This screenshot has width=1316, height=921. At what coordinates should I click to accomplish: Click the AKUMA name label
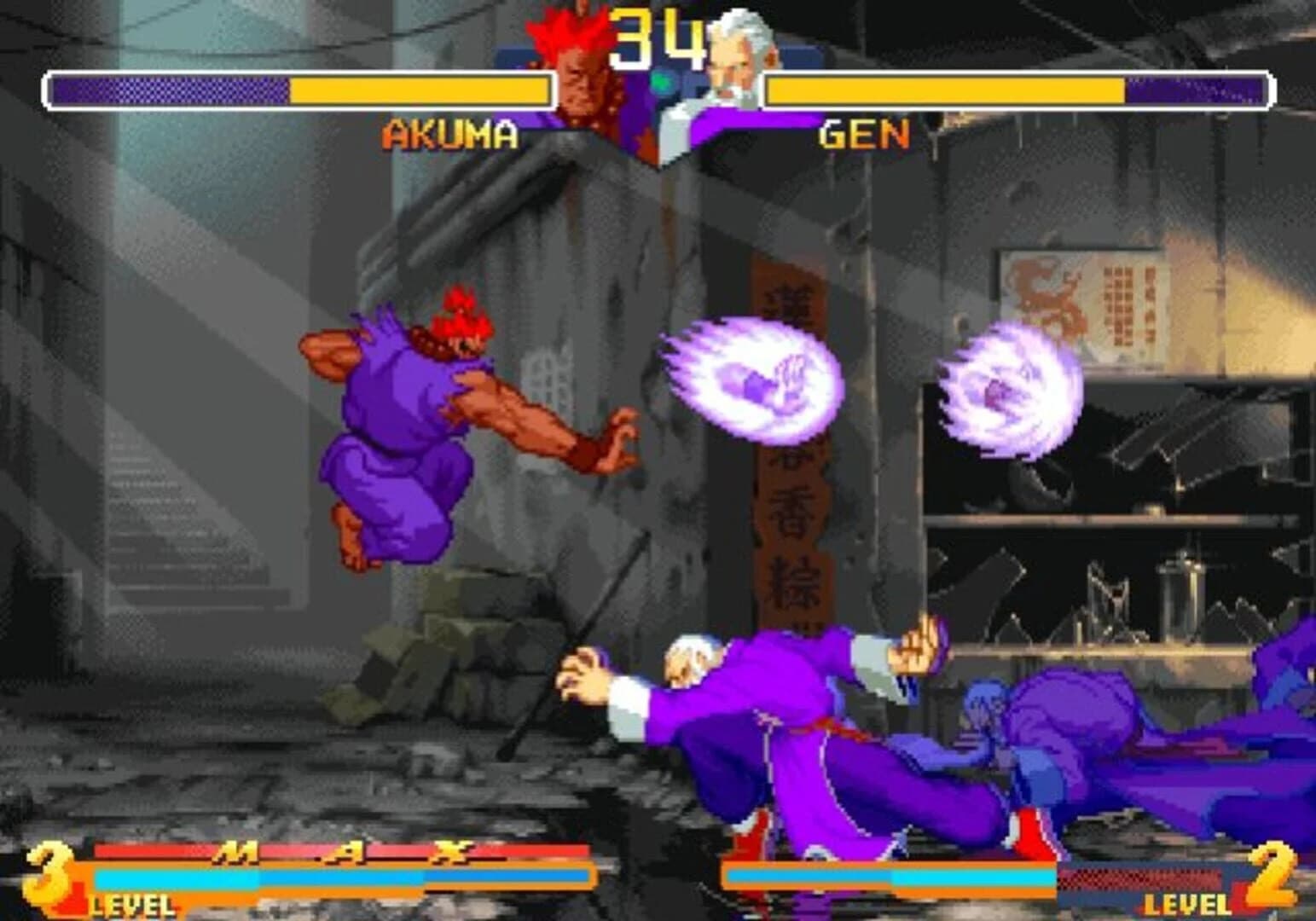click(450, 134)
